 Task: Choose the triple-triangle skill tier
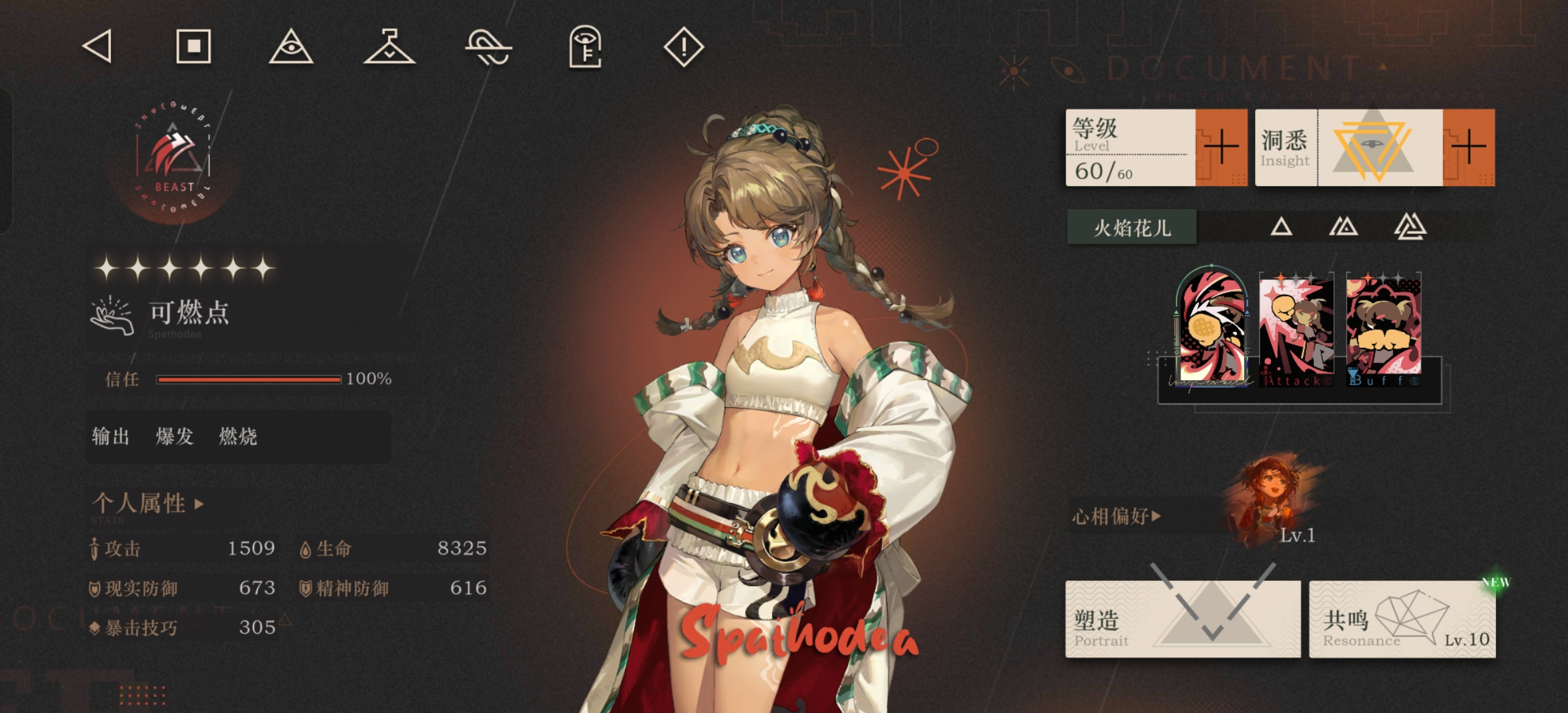pos(1410,227)
